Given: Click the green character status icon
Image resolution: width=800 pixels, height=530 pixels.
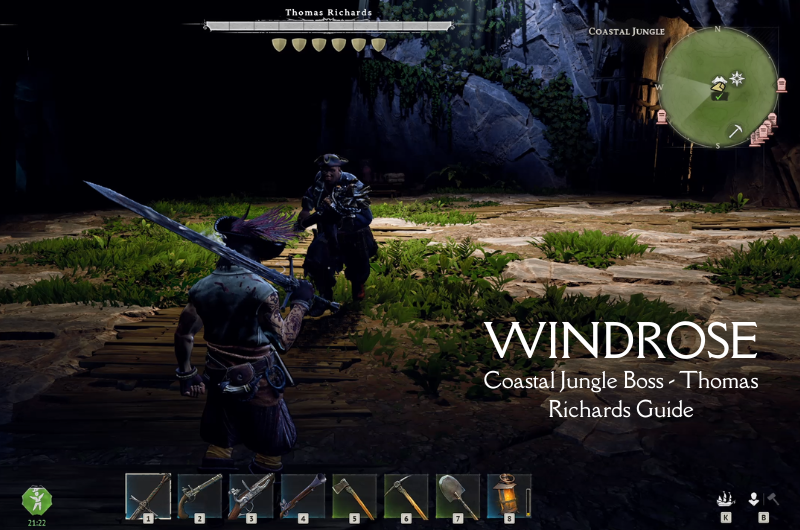Looking at the screenshot, I should (x=36, y=501).
